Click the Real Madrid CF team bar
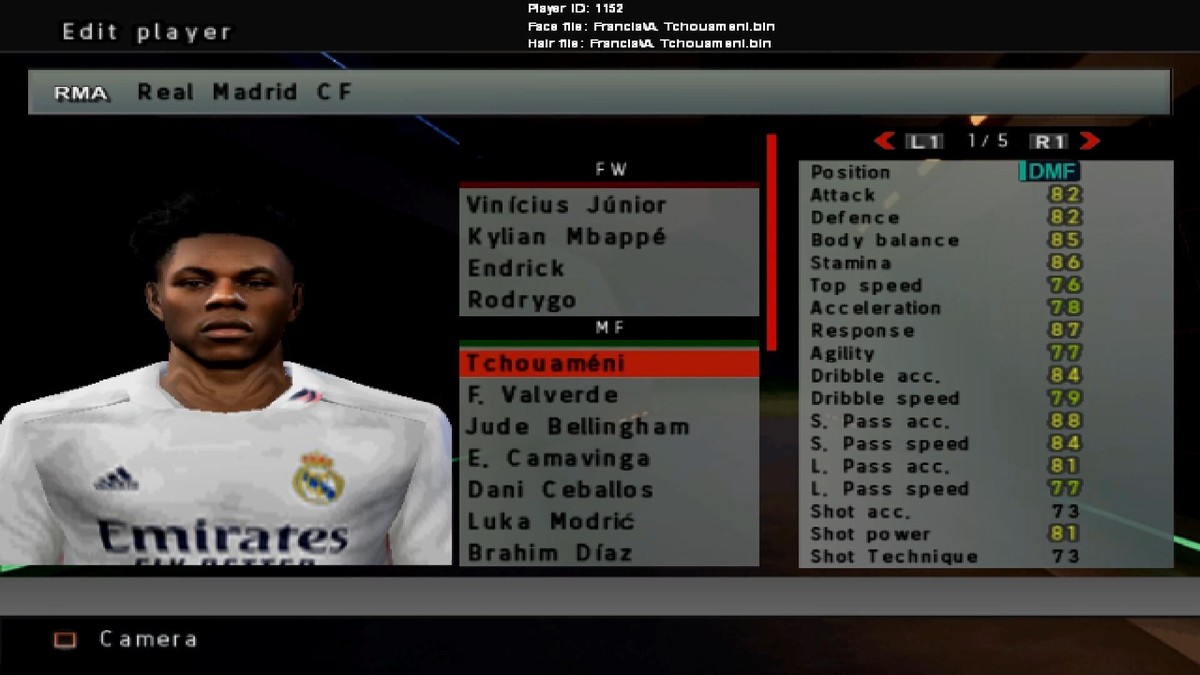Image resolution: width=1200 pixels, height=675 pixels. point(599,92)
